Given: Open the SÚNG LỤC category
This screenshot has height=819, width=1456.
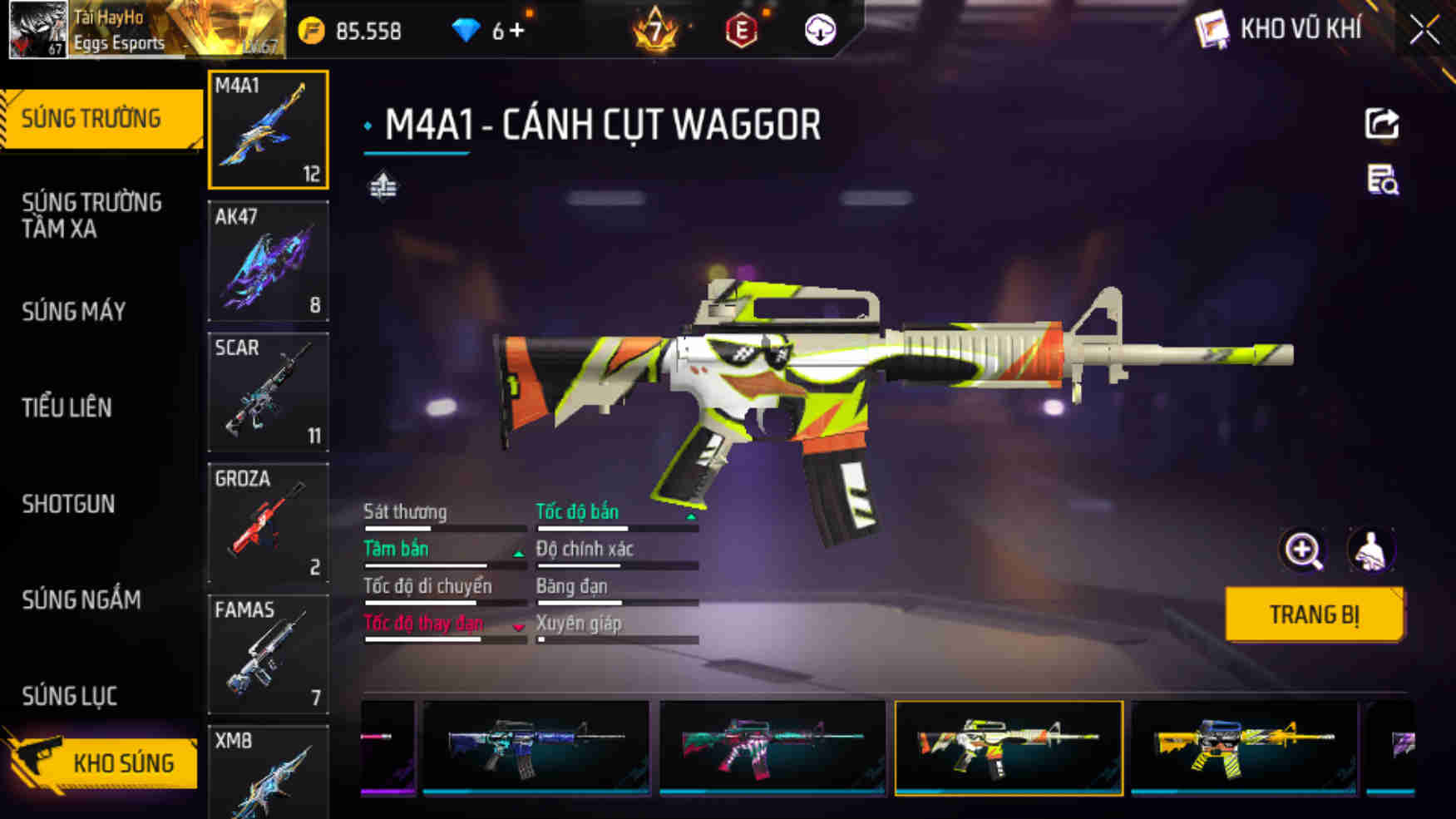Looking at the screenshot, I should coord(69,696).
